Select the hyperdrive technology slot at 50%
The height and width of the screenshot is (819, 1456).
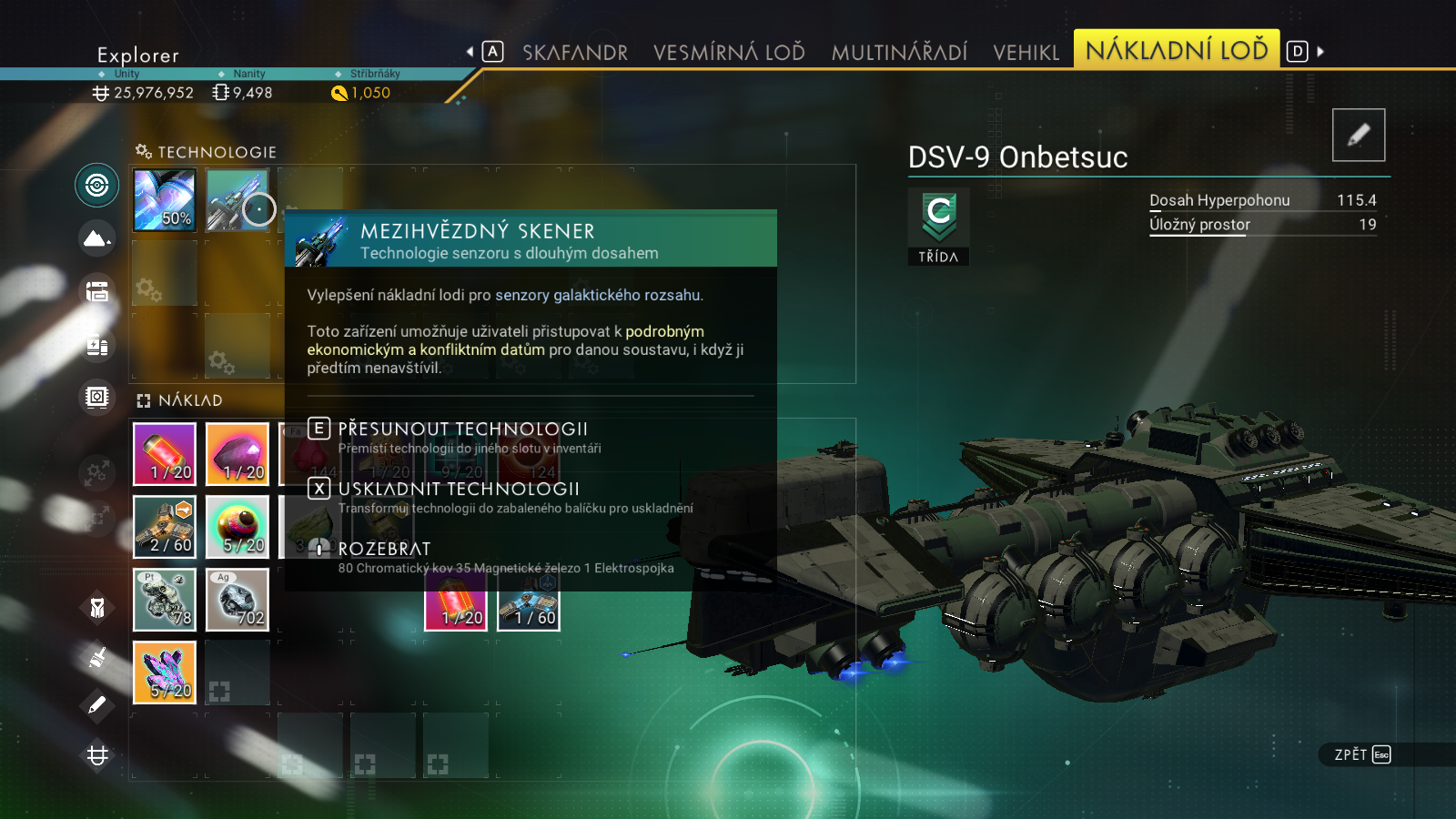(165, 200)
